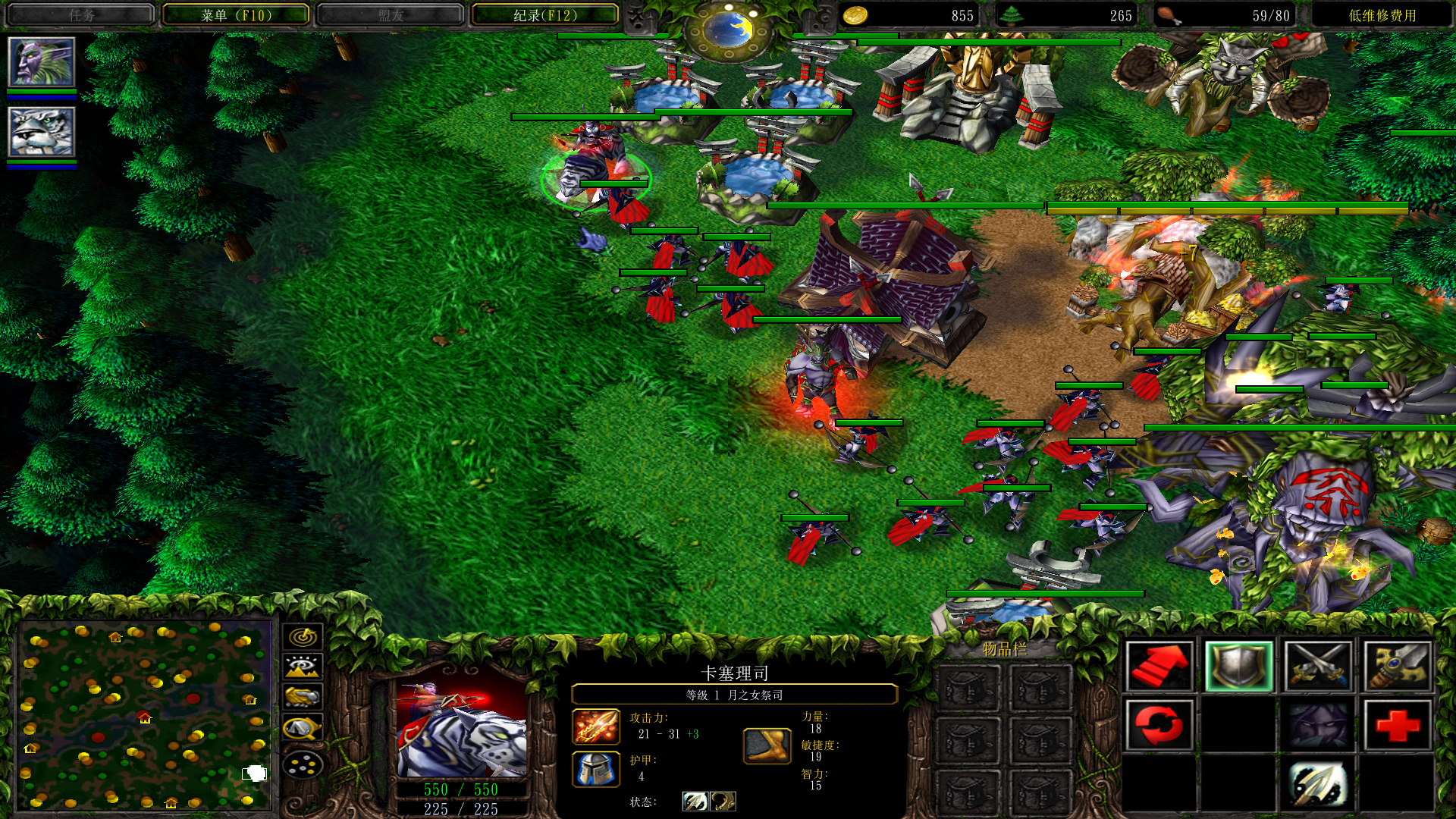Toggle ally color mode handshake button
Screen dimensions: 1456x819
(303, 697)
